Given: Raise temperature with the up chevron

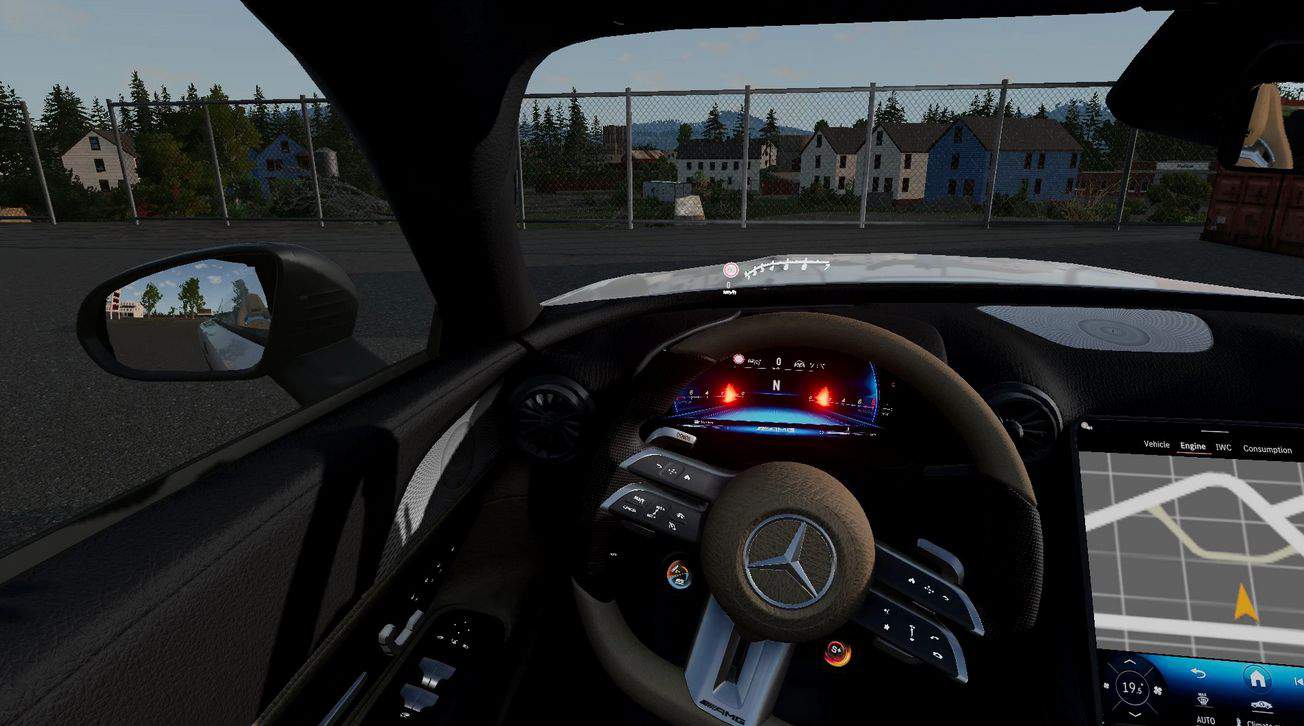Looking at the screenshot, I should tap(1128, 663).
